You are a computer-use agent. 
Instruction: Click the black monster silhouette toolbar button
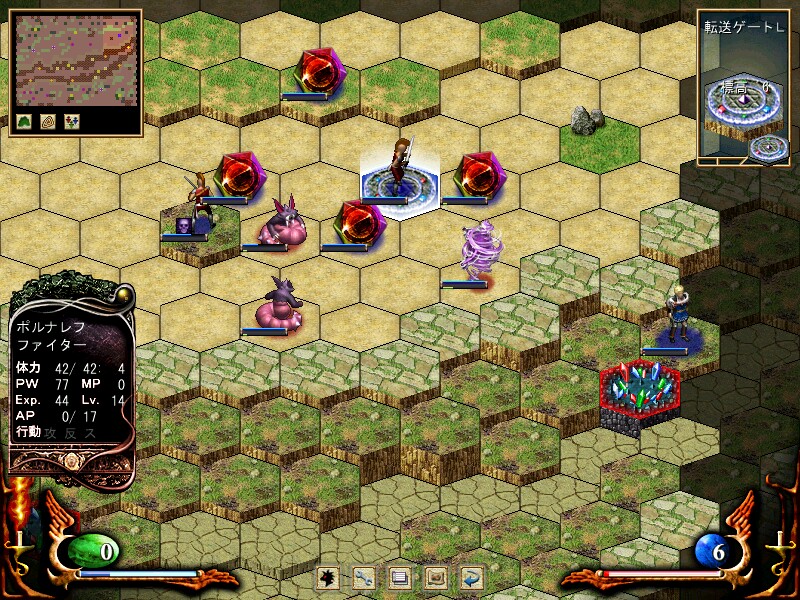point(325,577)
